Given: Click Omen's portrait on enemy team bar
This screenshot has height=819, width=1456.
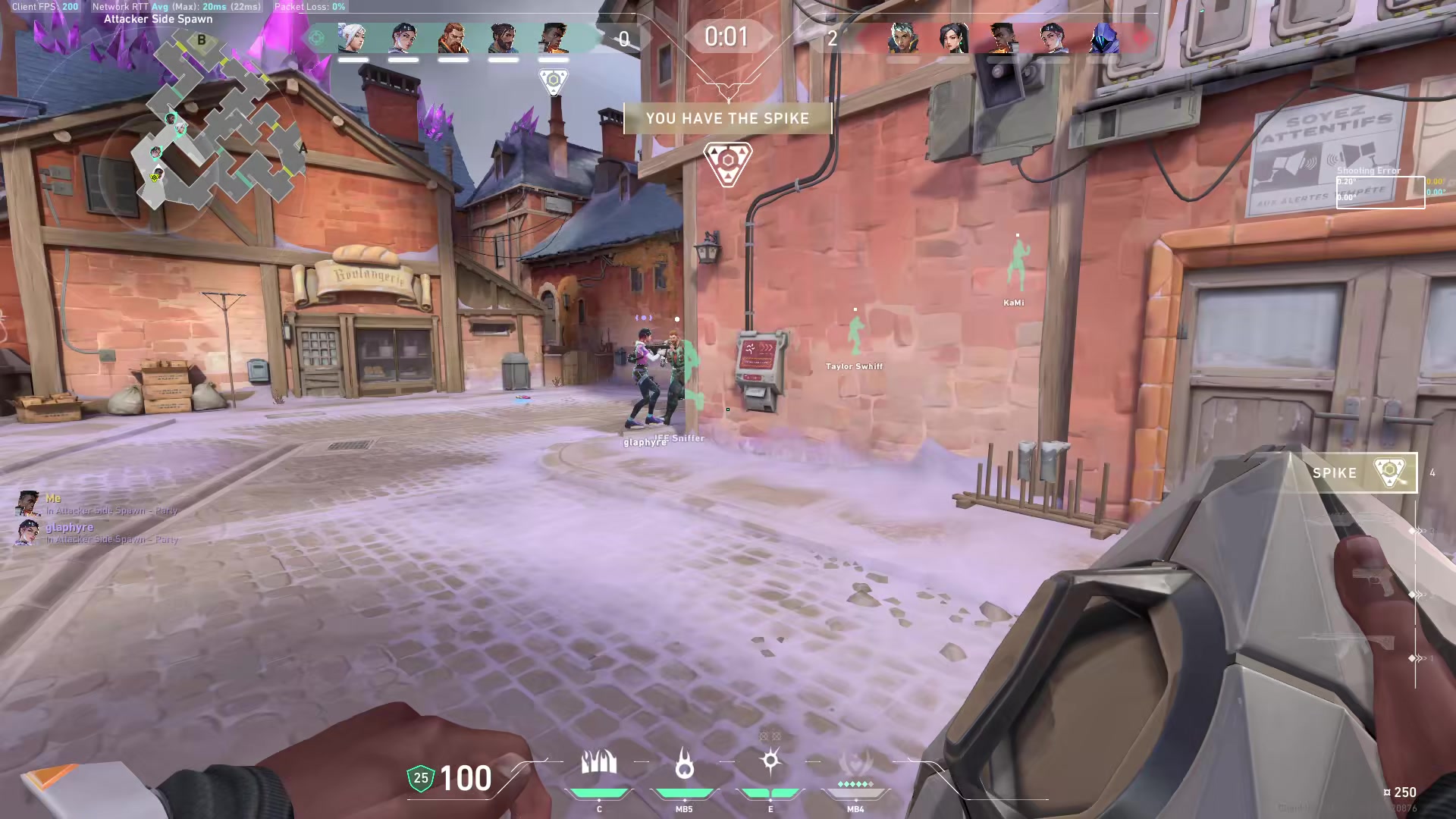Looking at the screenshot, I should (1103, 38).
